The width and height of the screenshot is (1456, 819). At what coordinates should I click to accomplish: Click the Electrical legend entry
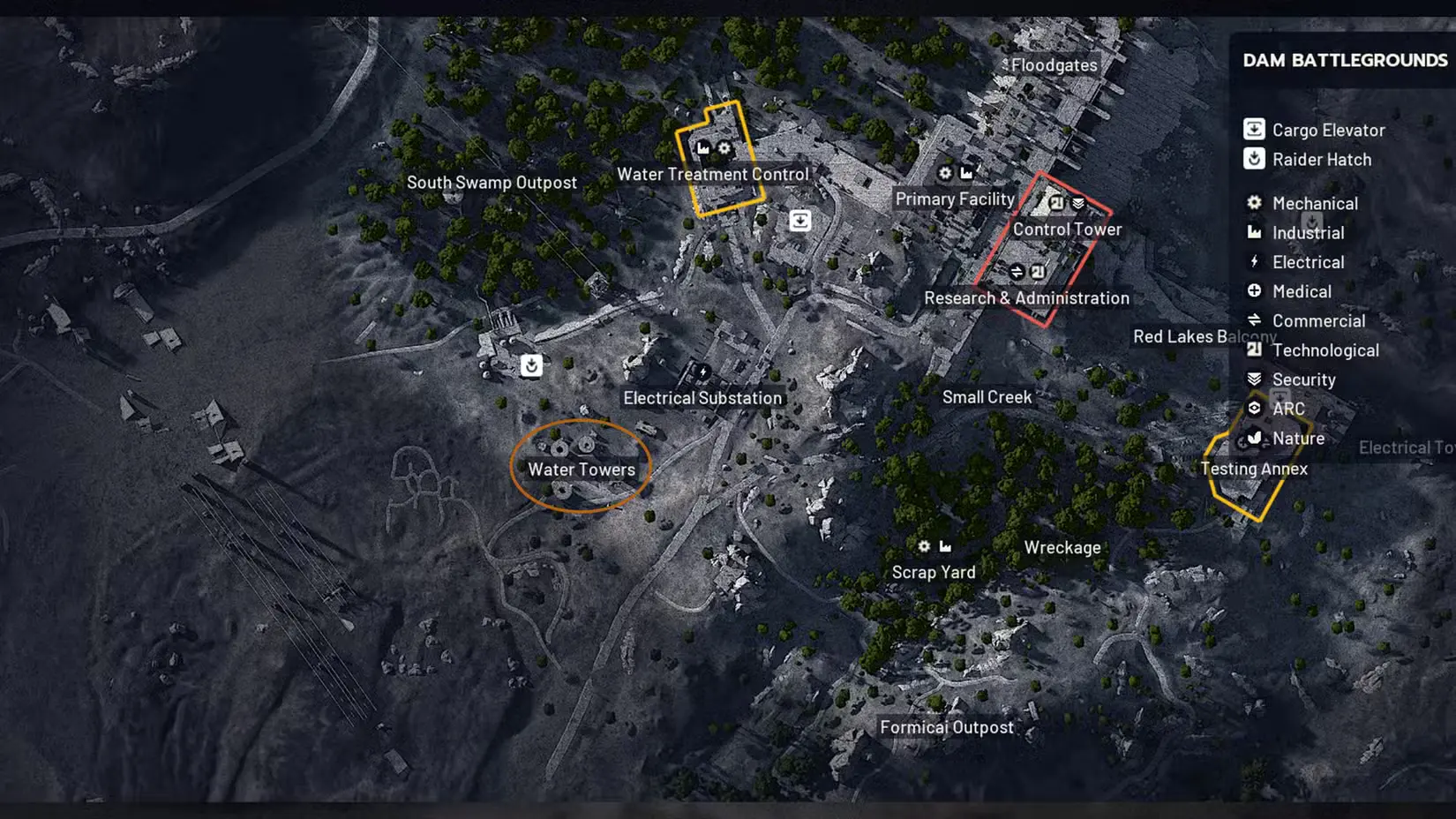pos(1295,262)
